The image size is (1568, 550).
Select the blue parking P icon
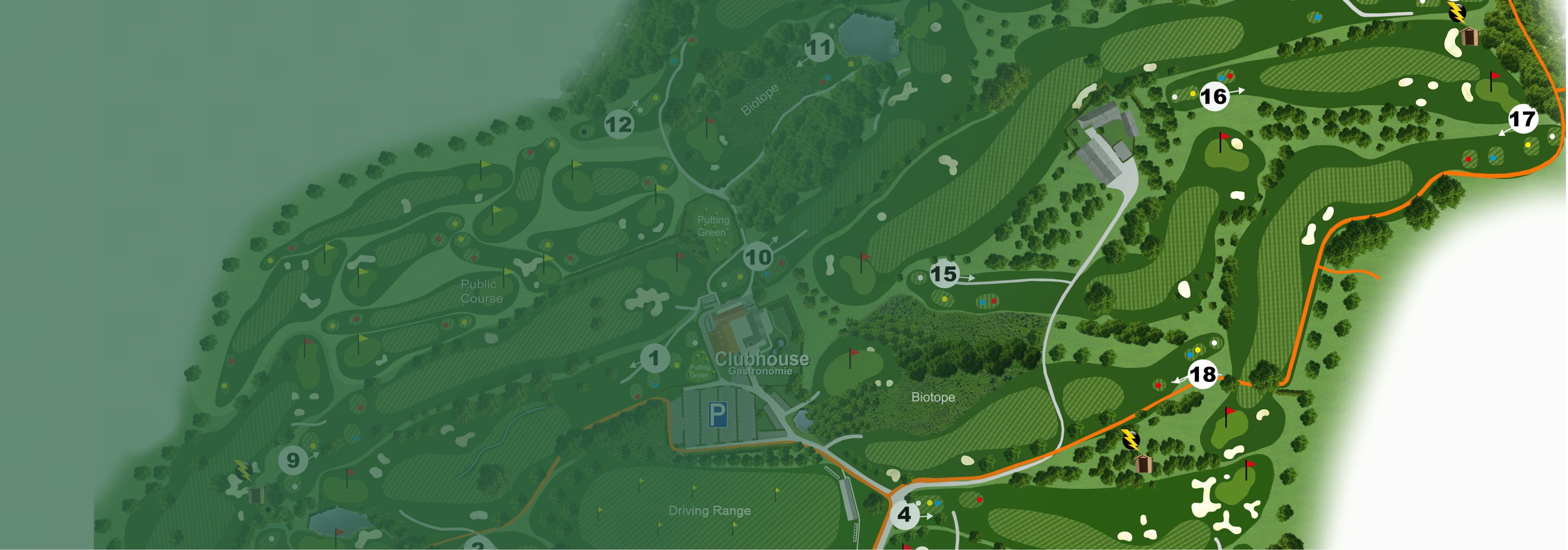tap(717, 415)
